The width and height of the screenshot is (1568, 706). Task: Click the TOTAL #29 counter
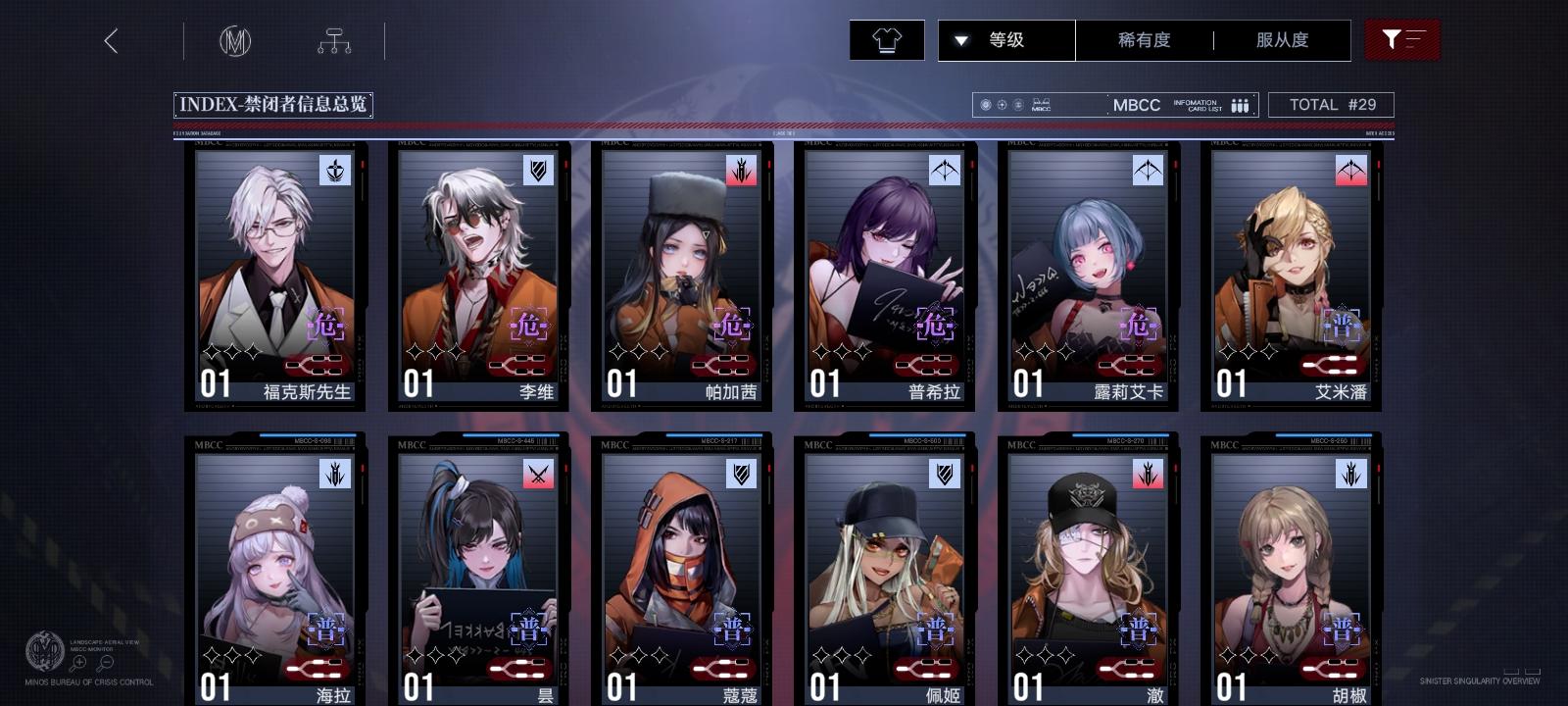(x=1331, y=104)
